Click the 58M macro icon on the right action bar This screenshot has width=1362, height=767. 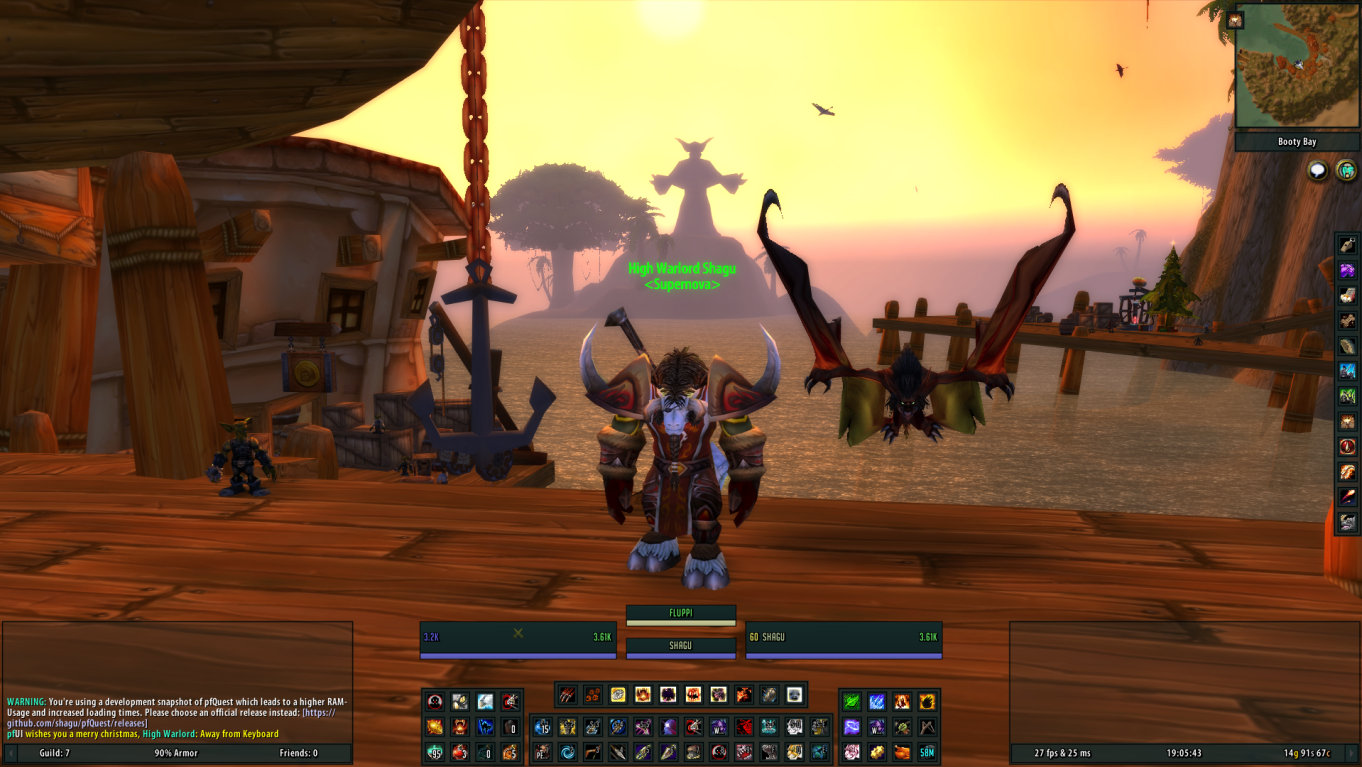tap(929, 753)
